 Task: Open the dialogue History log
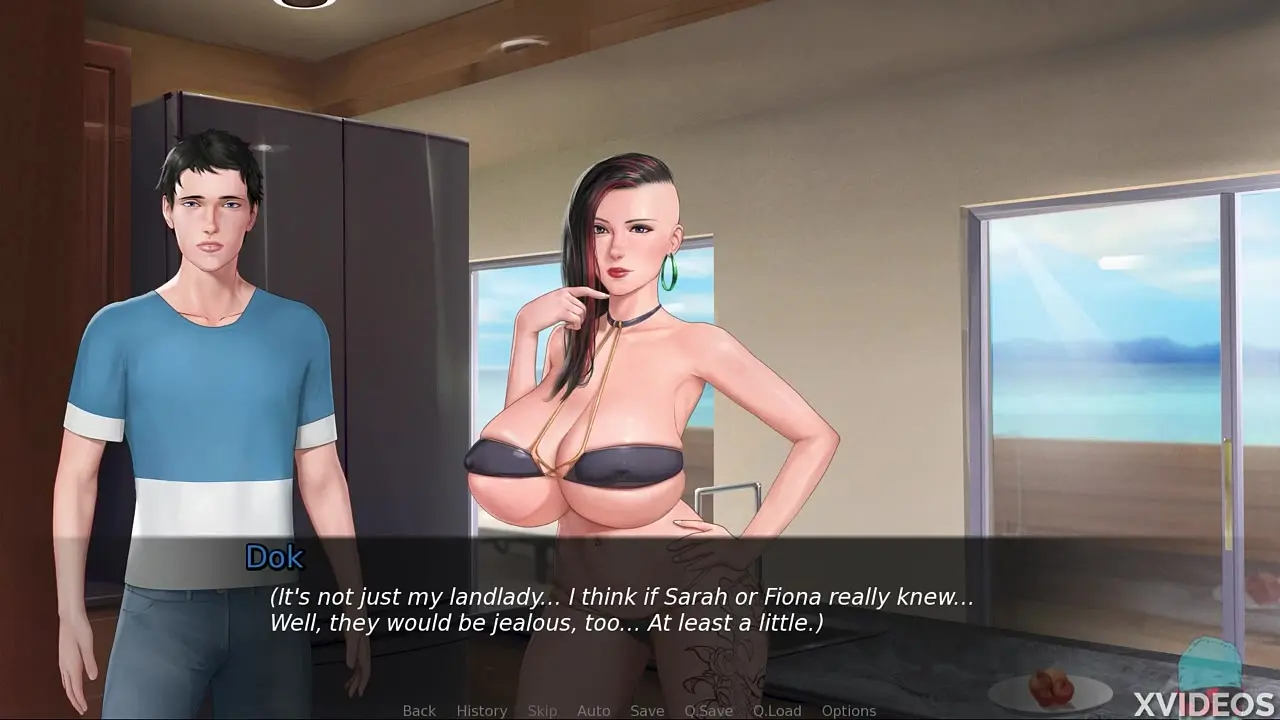pyautogui.click(x=482, y=710)
